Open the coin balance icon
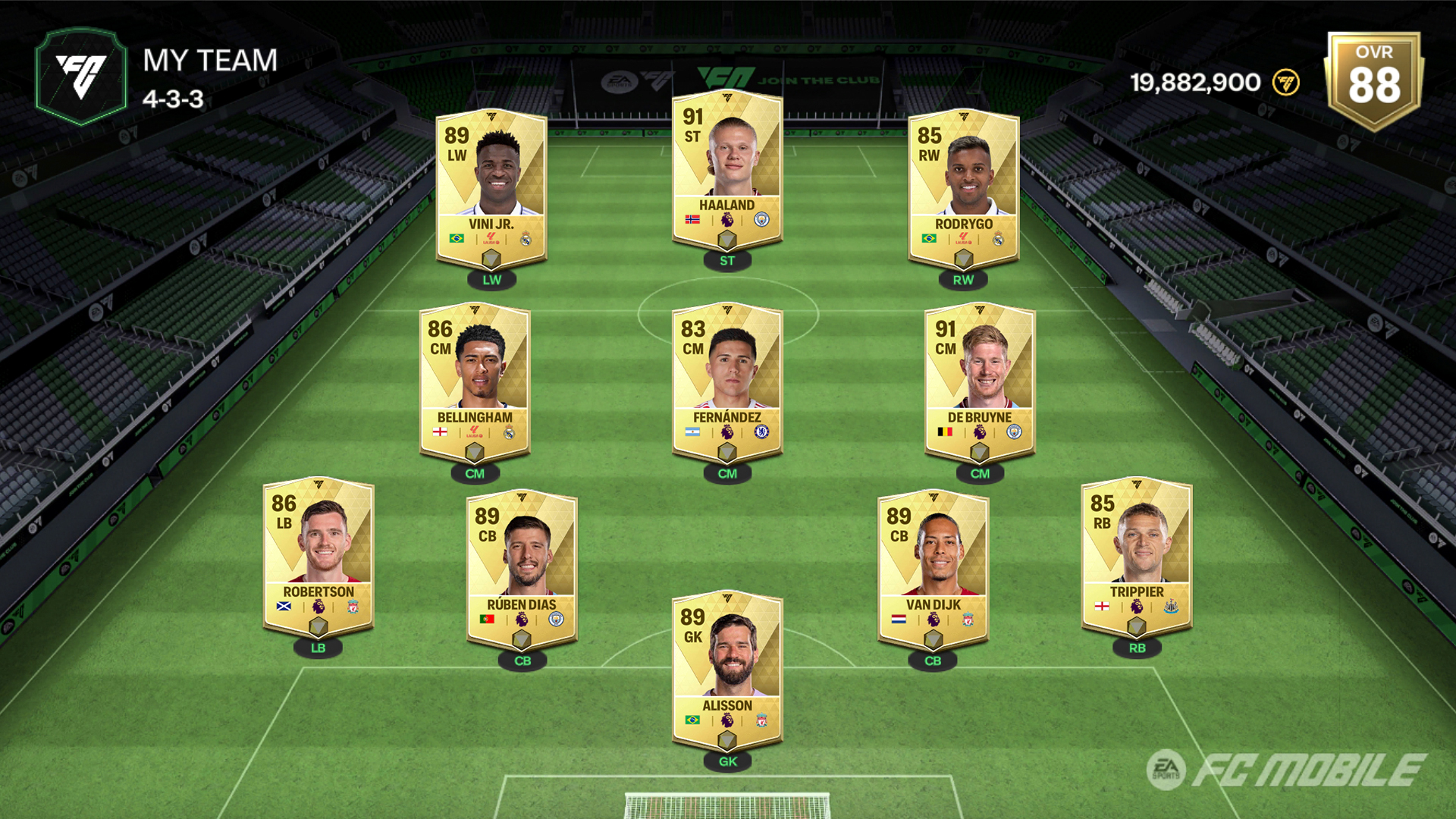 point(1285,82)
